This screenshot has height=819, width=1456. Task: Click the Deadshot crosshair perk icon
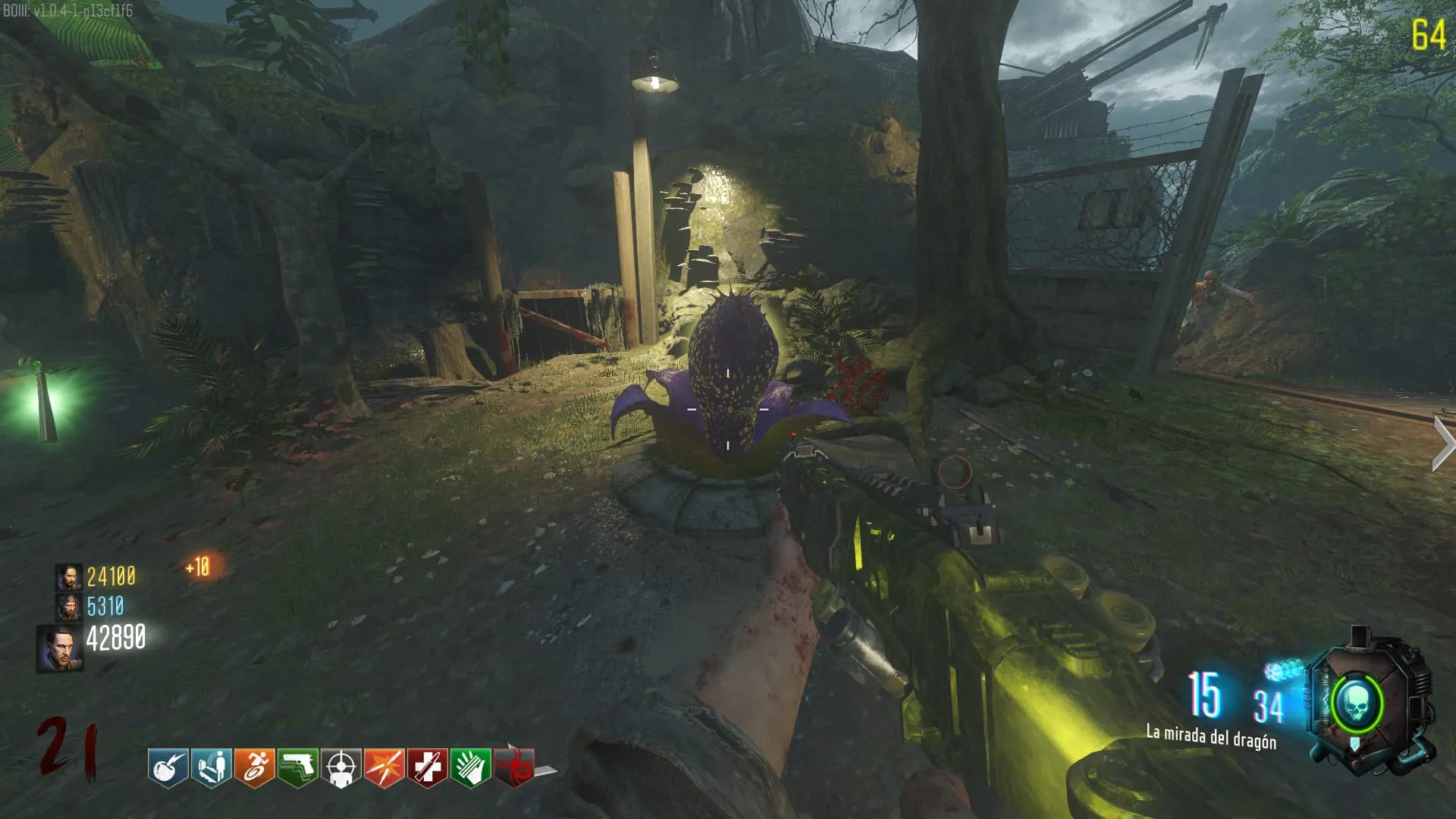340,768
